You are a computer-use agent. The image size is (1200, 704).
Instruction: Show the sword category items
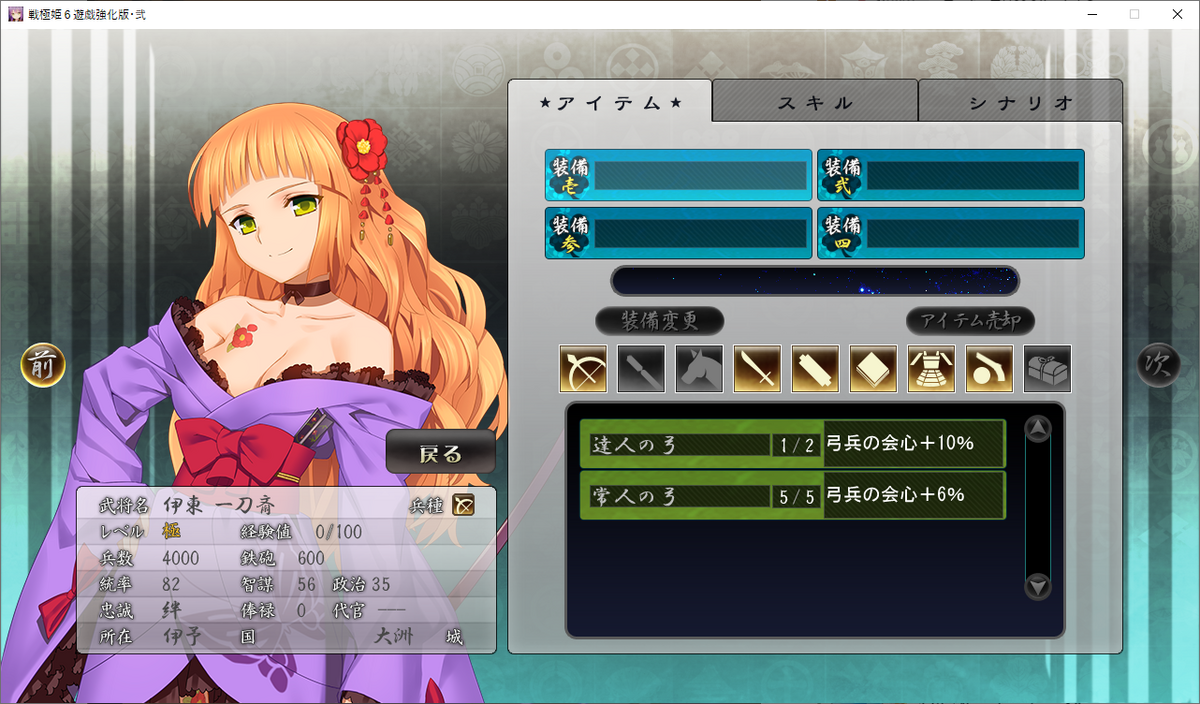tap(757, 369)
